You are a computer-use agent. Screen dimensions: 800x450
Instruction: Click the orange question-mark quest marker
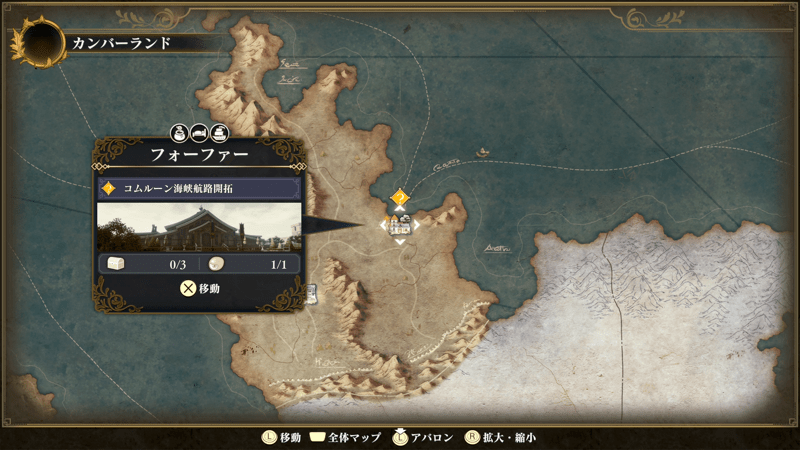click(400, 197)
